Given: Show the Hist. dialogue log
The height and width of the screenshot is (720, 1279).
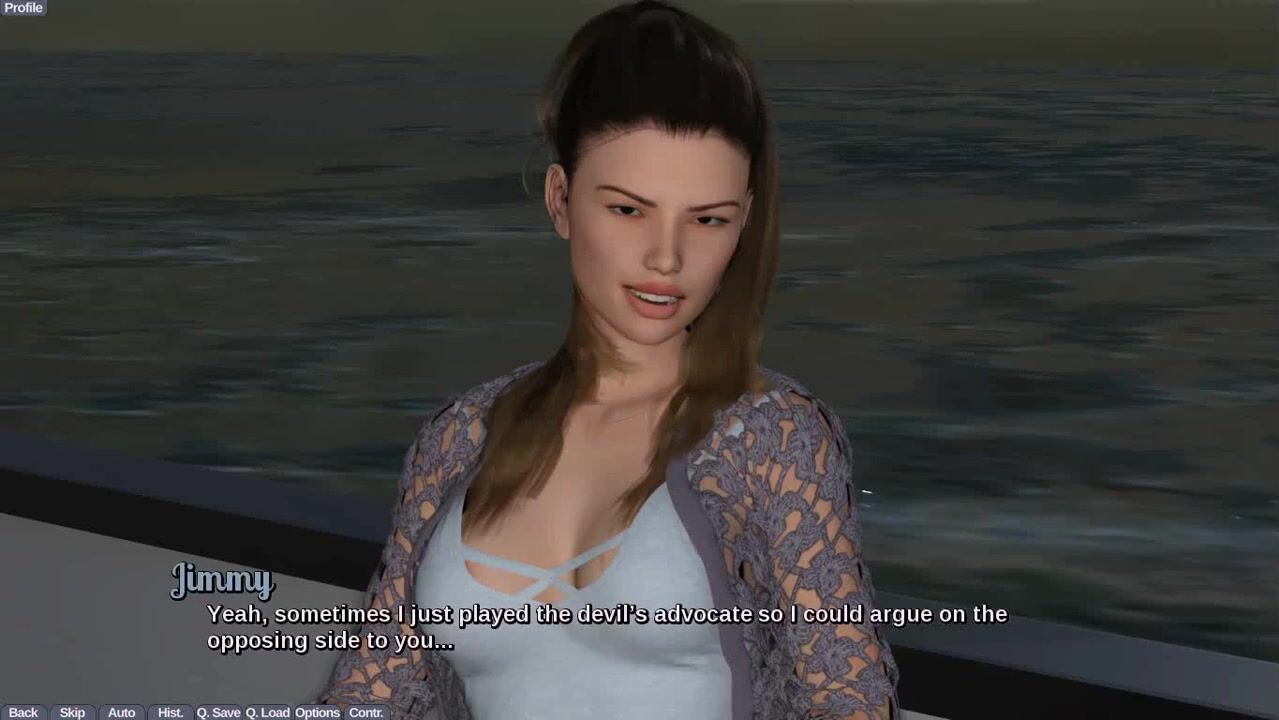Looking at the screenshot, I should pyautogui.click(x=170, y=712).
